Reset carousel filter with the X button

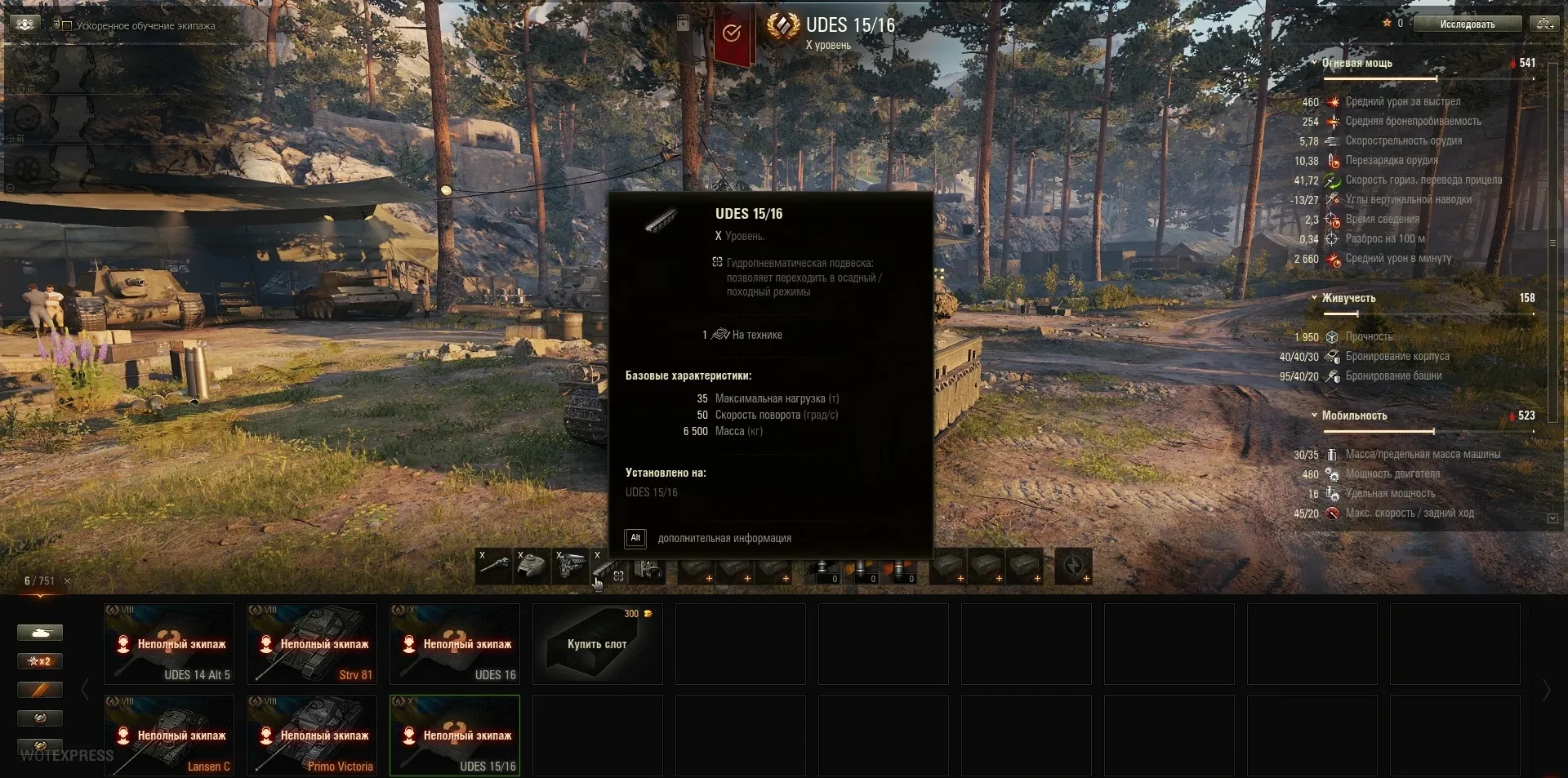tap(67, 581)
